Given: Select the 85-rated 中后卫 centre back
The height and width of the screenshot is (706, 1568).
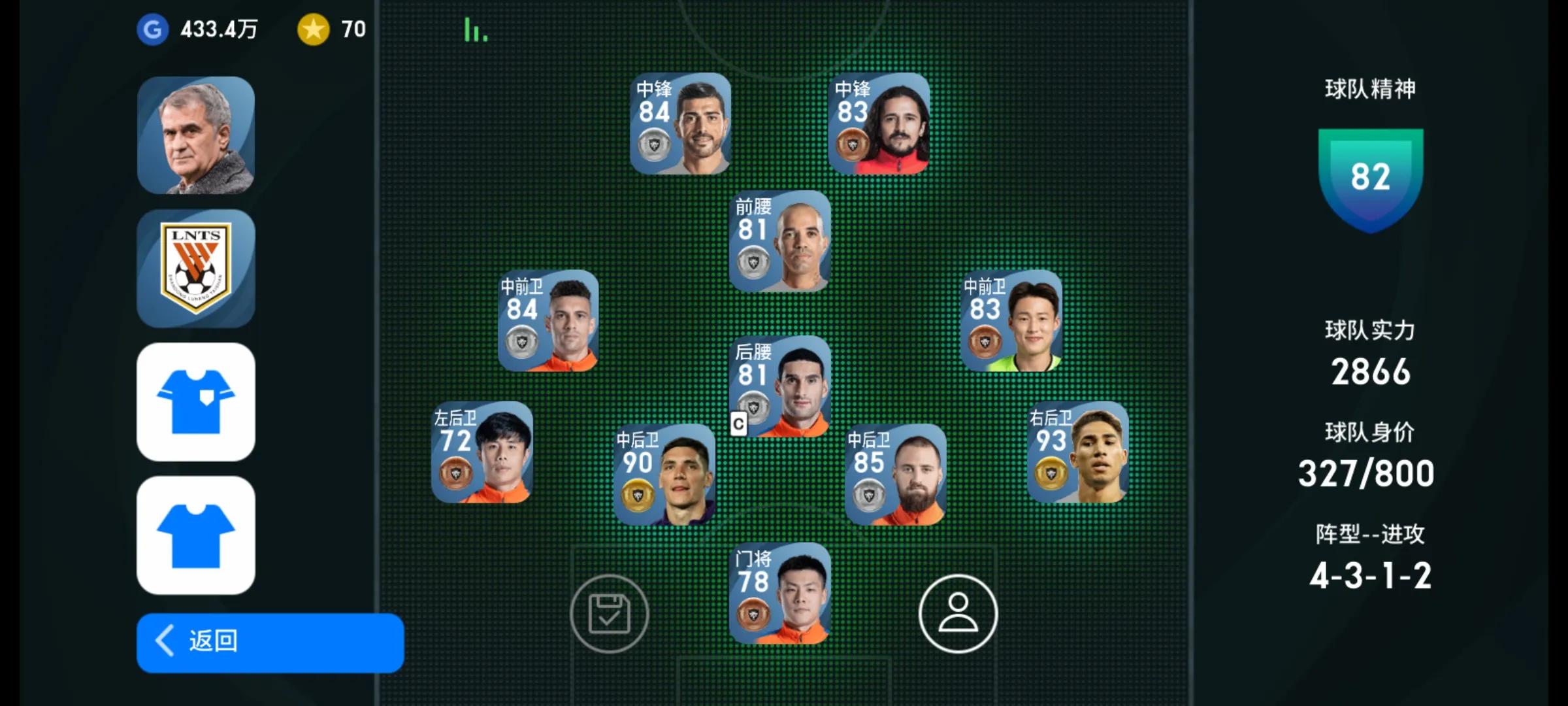Looking at the screenshot, I should [x=895, y=475].
